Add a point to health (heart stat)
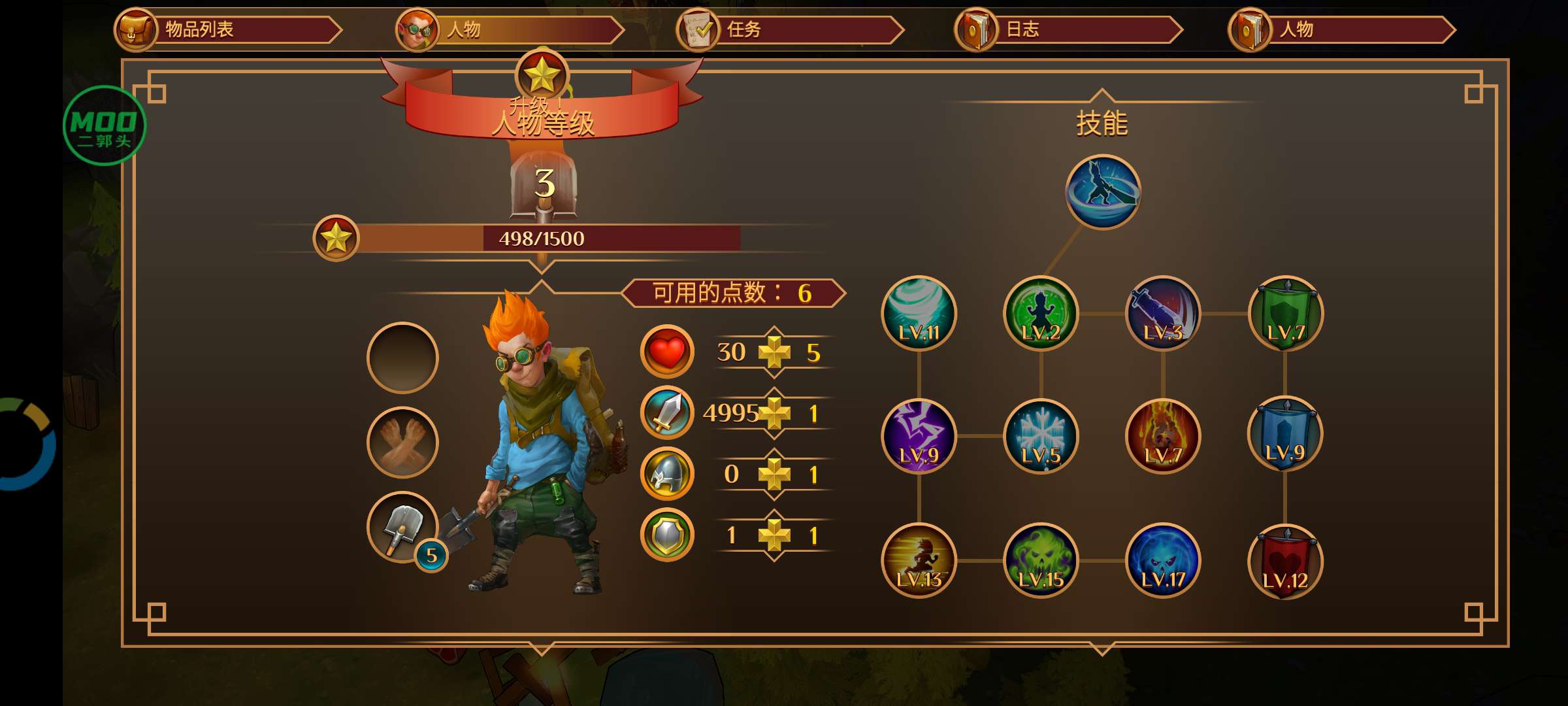This screenshot has width=1568, height=706. pyautogui.click(x=774, y=353)
